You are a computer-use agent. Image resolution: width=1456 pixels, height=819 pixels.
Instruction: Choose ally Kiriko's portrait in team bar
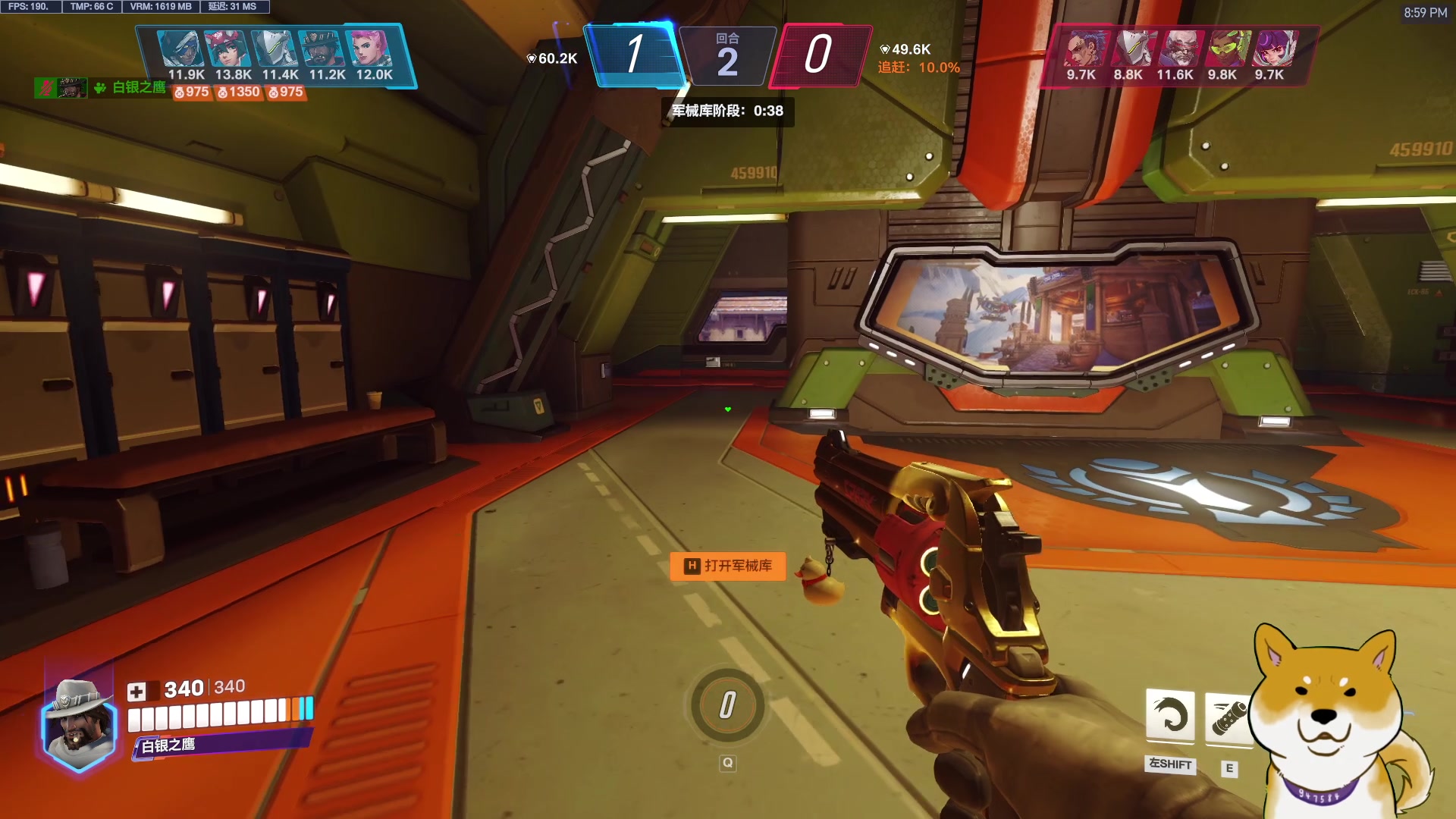[229, 49]
